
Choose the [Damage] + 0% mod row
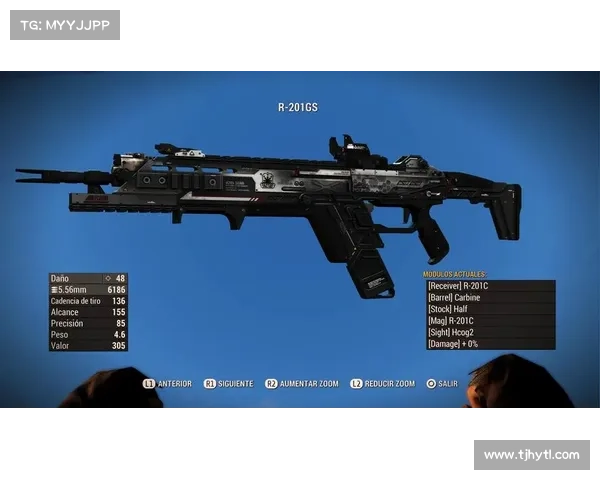490,344
